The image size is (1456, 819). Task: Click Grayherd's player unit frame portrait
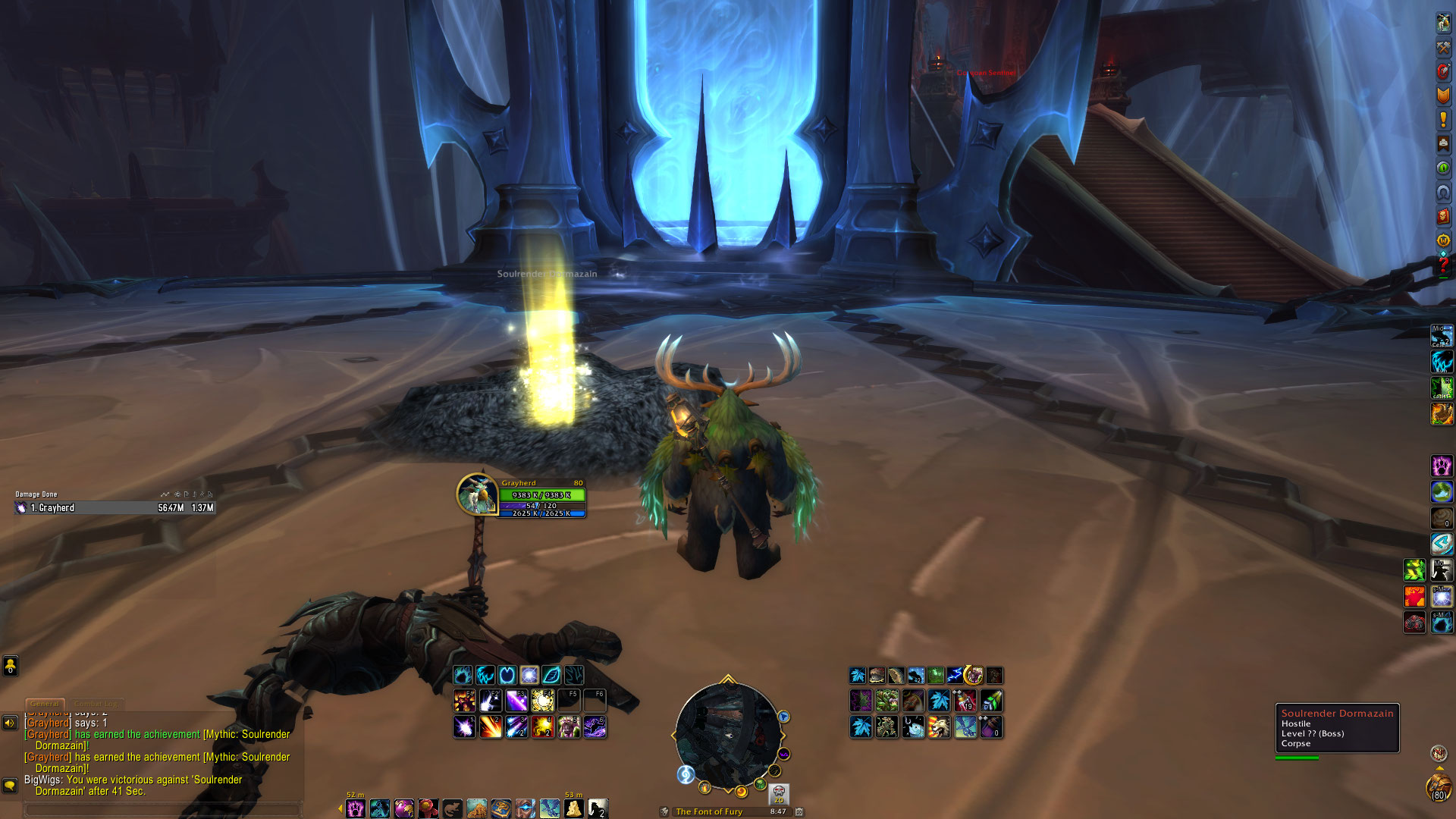coord(476,494)
